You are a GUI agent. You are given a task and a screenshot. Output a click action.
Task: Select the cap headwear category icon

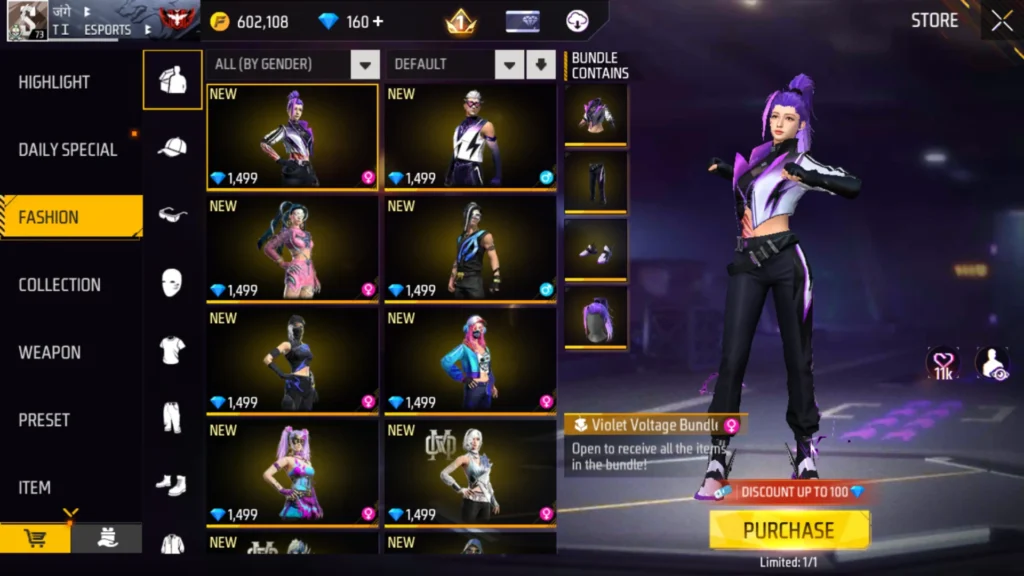[x=172, y=147]
